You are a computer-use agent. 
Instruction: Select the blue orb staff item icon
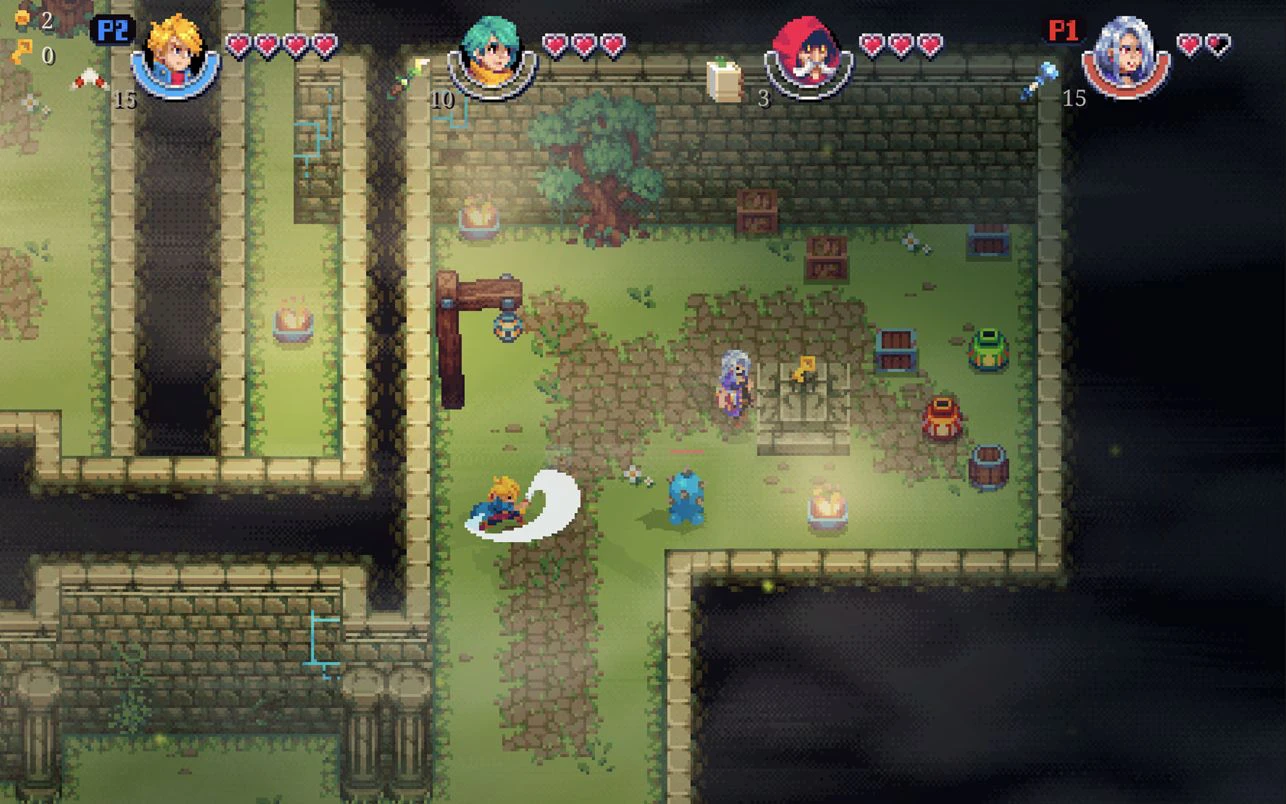click(1039, 80)
